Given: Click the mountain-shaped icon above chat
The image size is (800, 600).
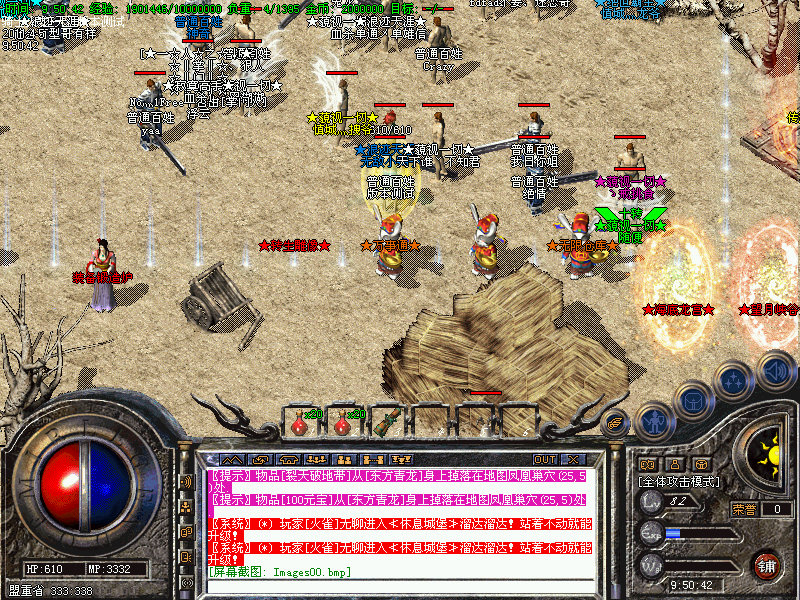Looking at the screenshot, I should [232, 459].
